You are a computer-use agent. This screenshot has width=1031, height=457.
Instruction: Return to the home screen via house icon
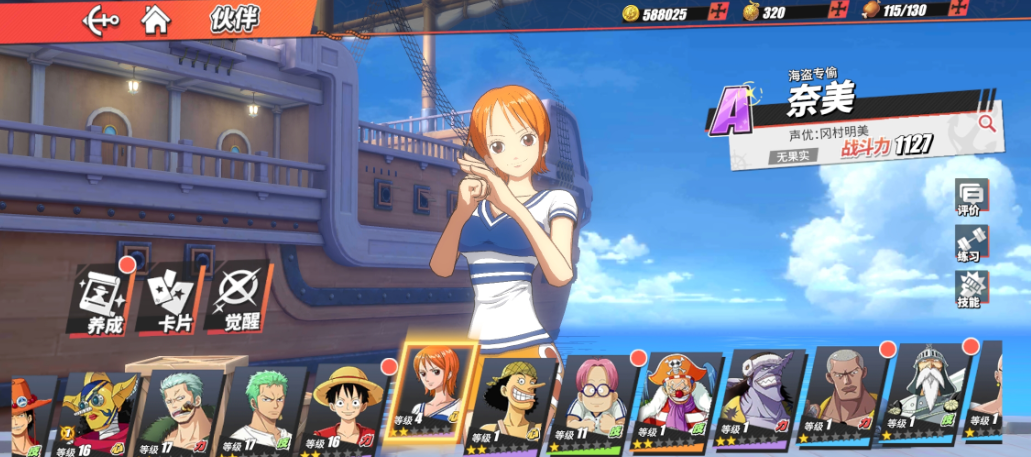pyautogui.click(x=155, y=18)
